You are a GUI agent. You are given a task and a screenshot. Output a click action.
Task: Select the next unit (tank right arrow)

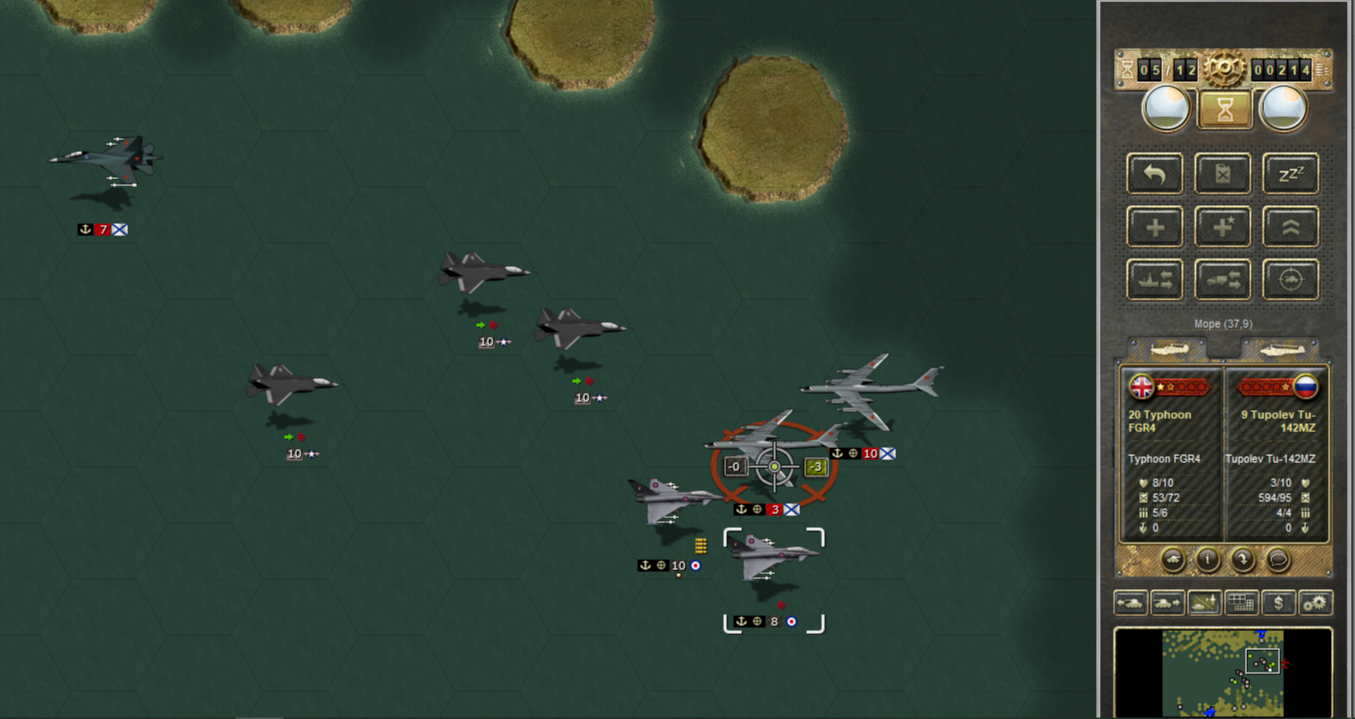coord(1167,603)
